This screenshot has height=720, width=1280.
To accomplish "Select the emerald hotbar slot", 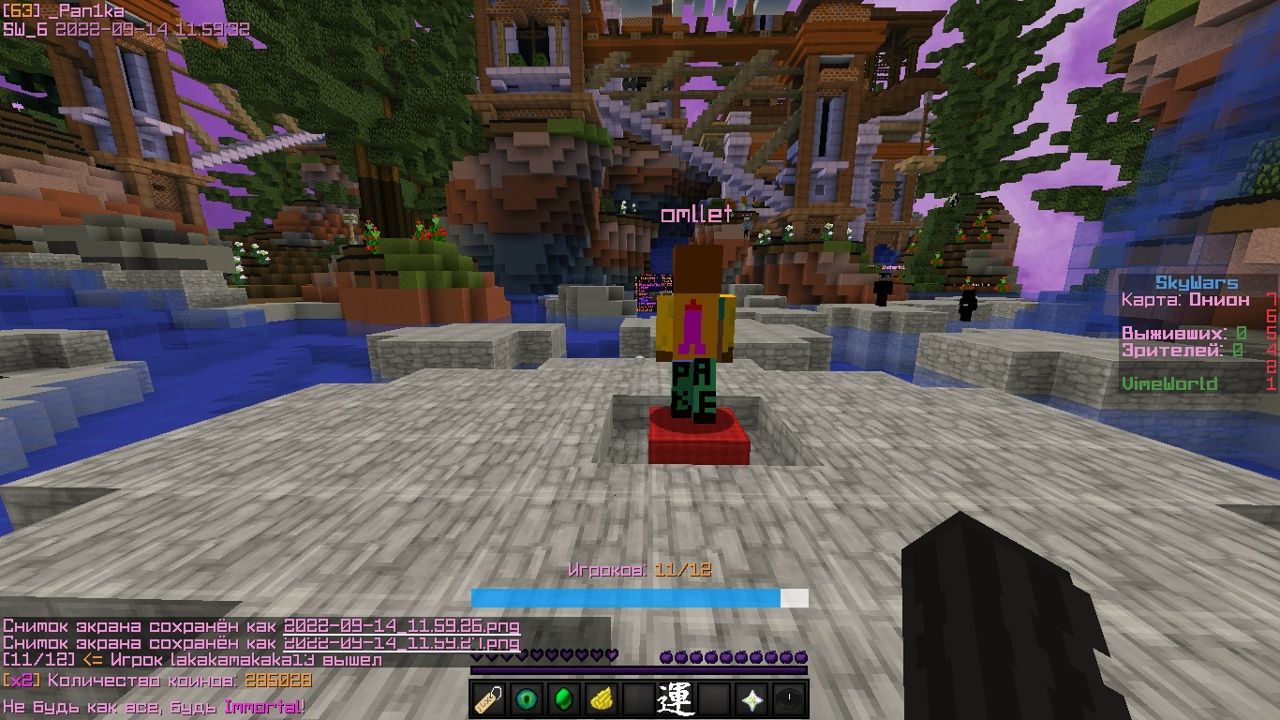I will click(564, 699).
